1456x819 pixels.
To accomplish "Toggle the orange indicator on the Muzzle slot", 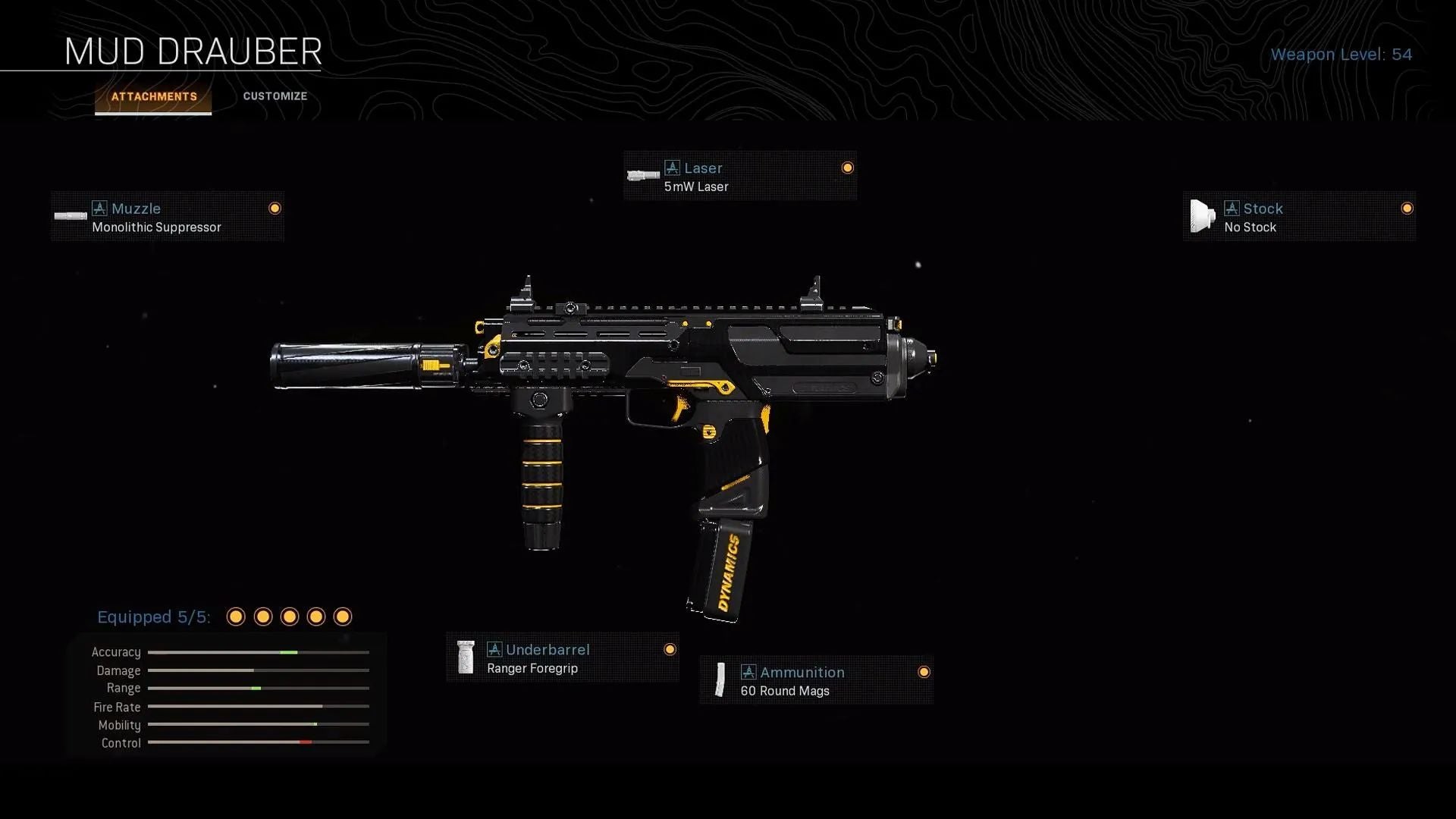I will pos(274,208).
